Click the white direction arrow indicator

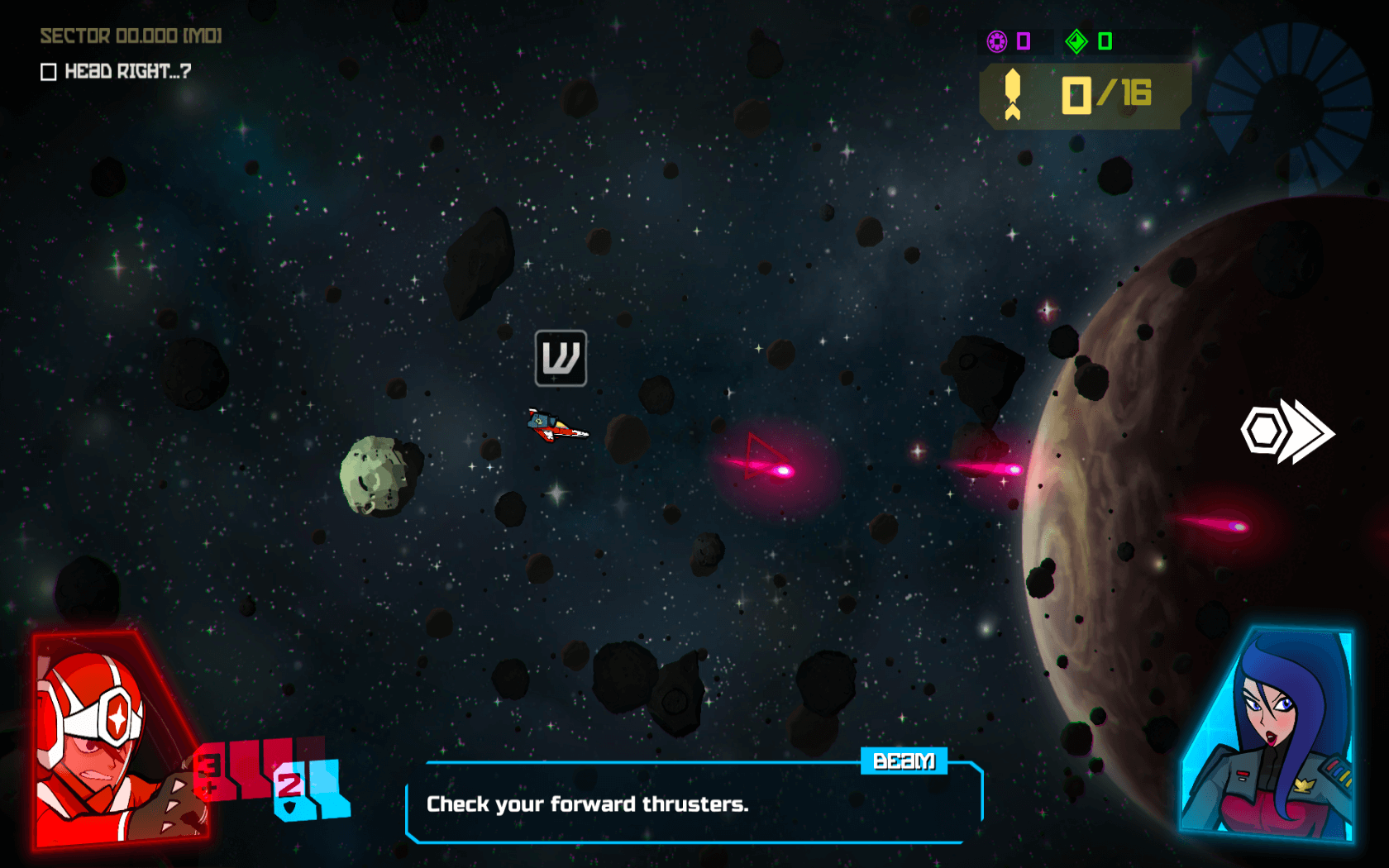[1288, 432]
